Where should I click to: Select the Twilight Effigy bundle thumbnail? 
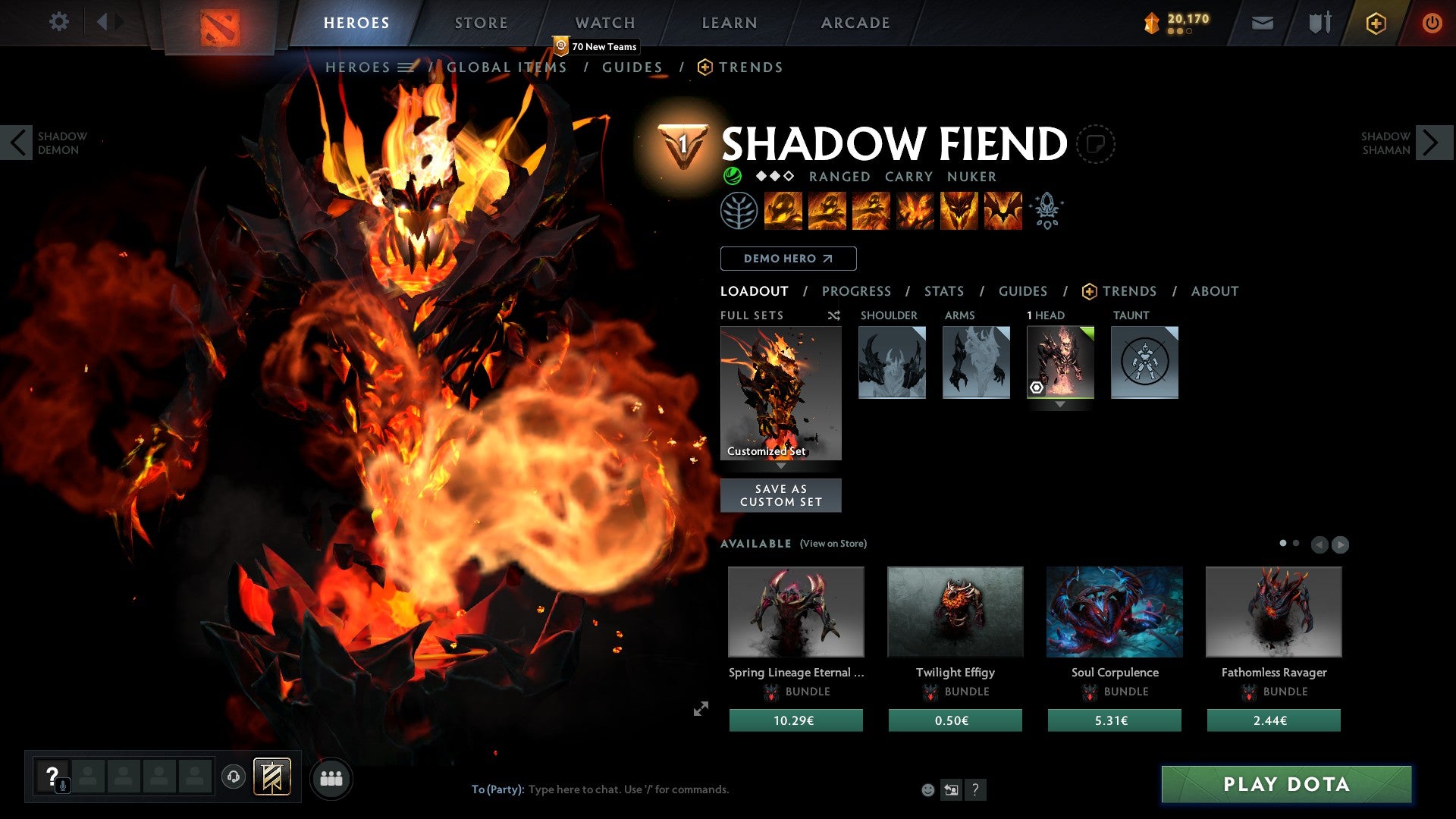click(955, 612)
